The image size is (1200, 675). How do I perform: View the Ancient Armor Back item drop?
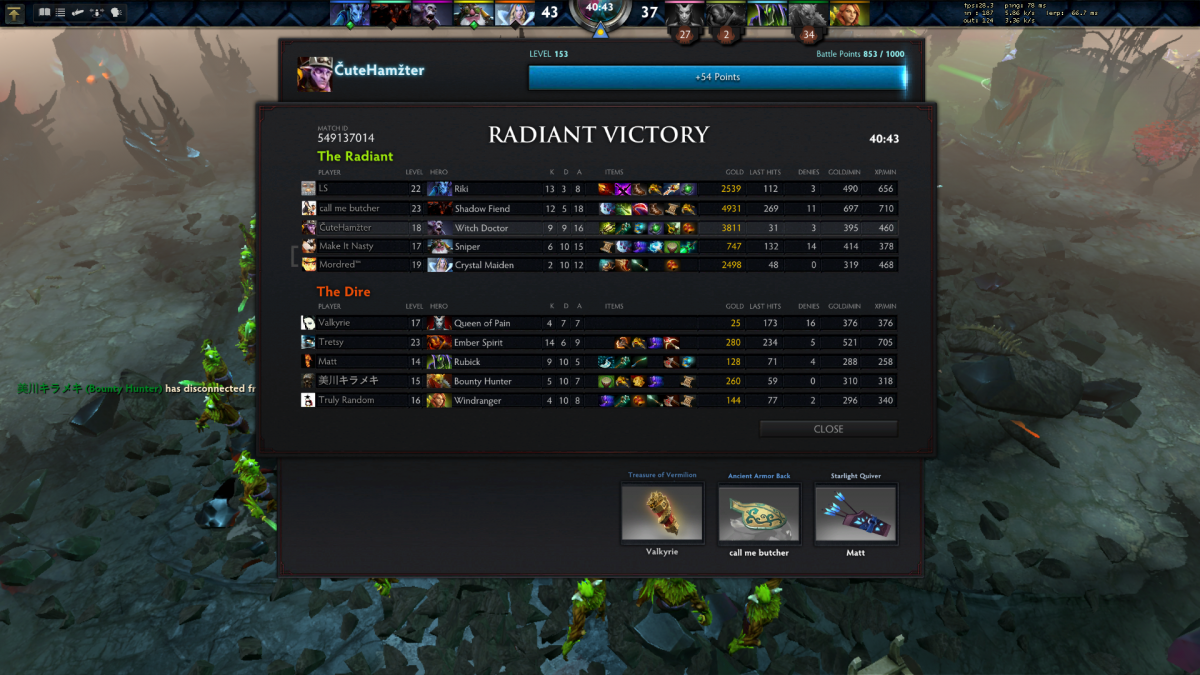click(x=759, y=513)
